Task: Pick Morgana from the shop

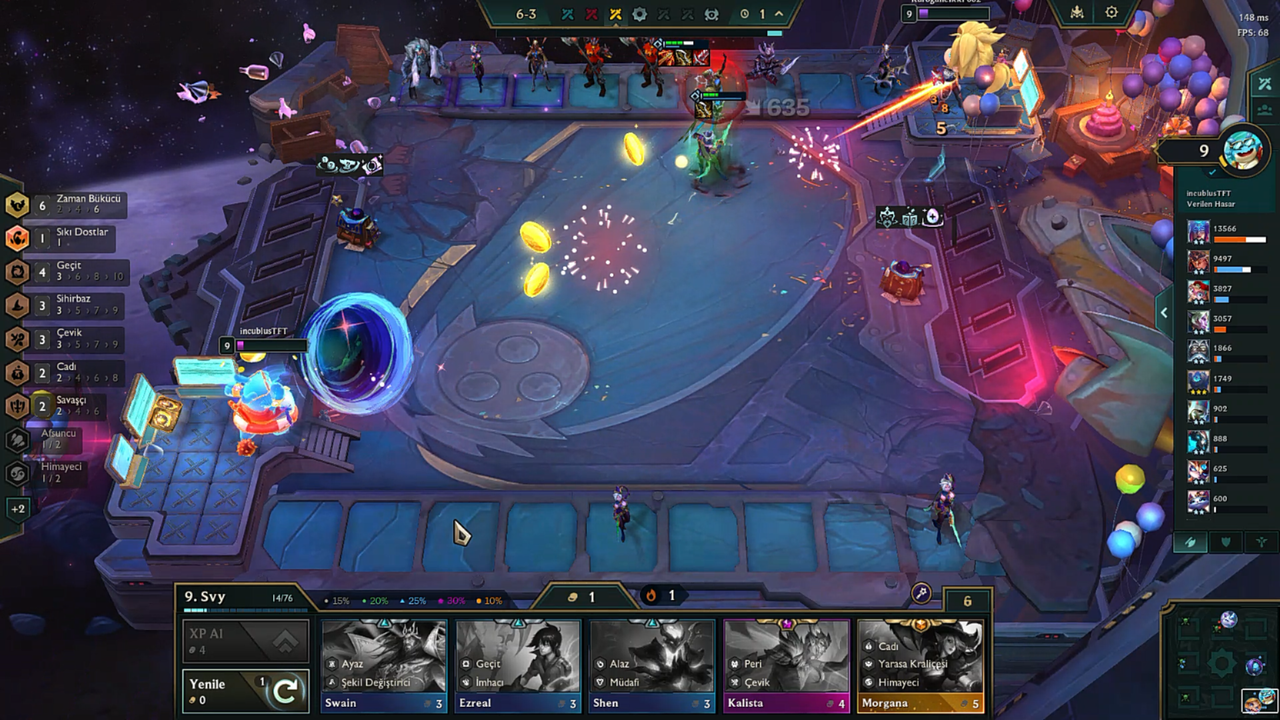Action: [x=920, y=667]
